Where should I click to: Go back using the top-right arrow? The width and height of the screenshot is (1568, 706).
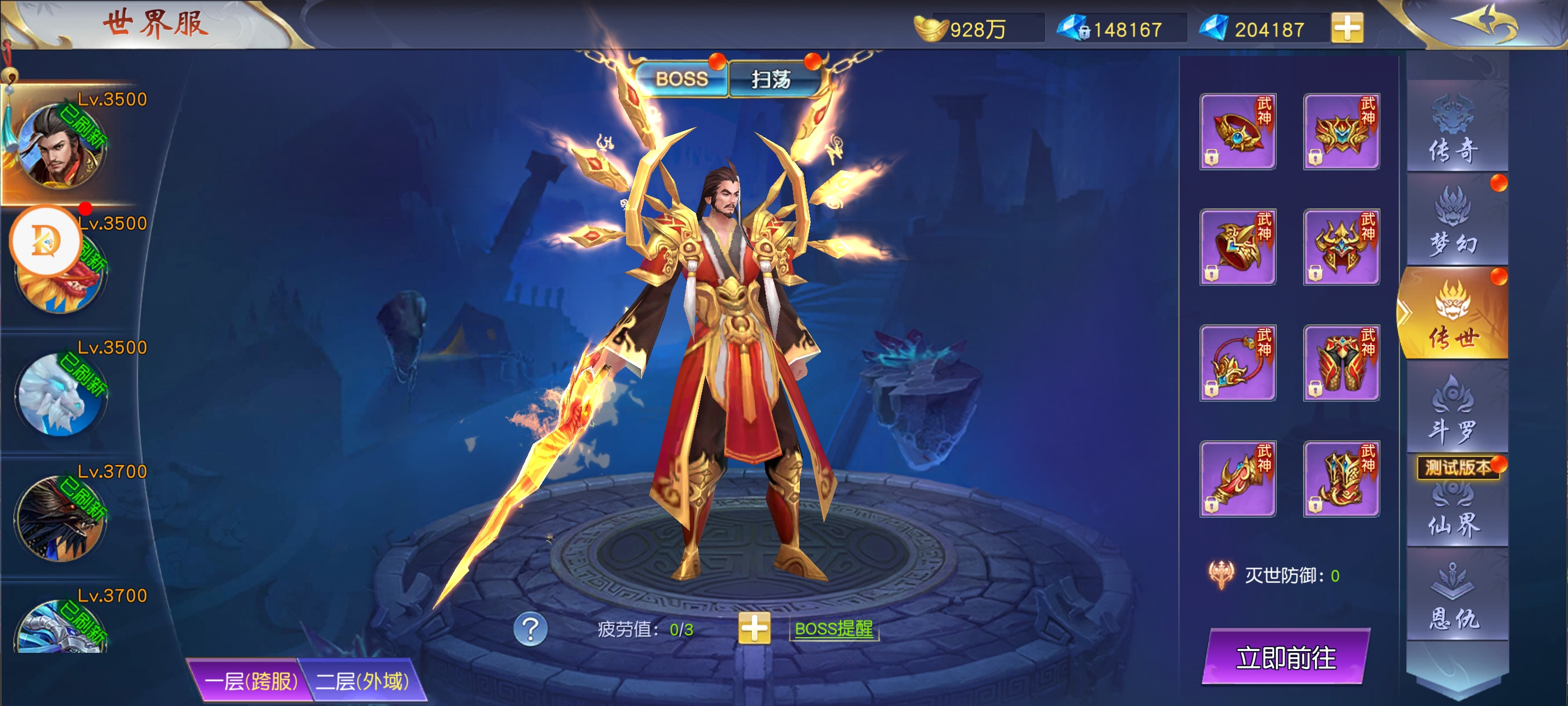pos(1485,24)
